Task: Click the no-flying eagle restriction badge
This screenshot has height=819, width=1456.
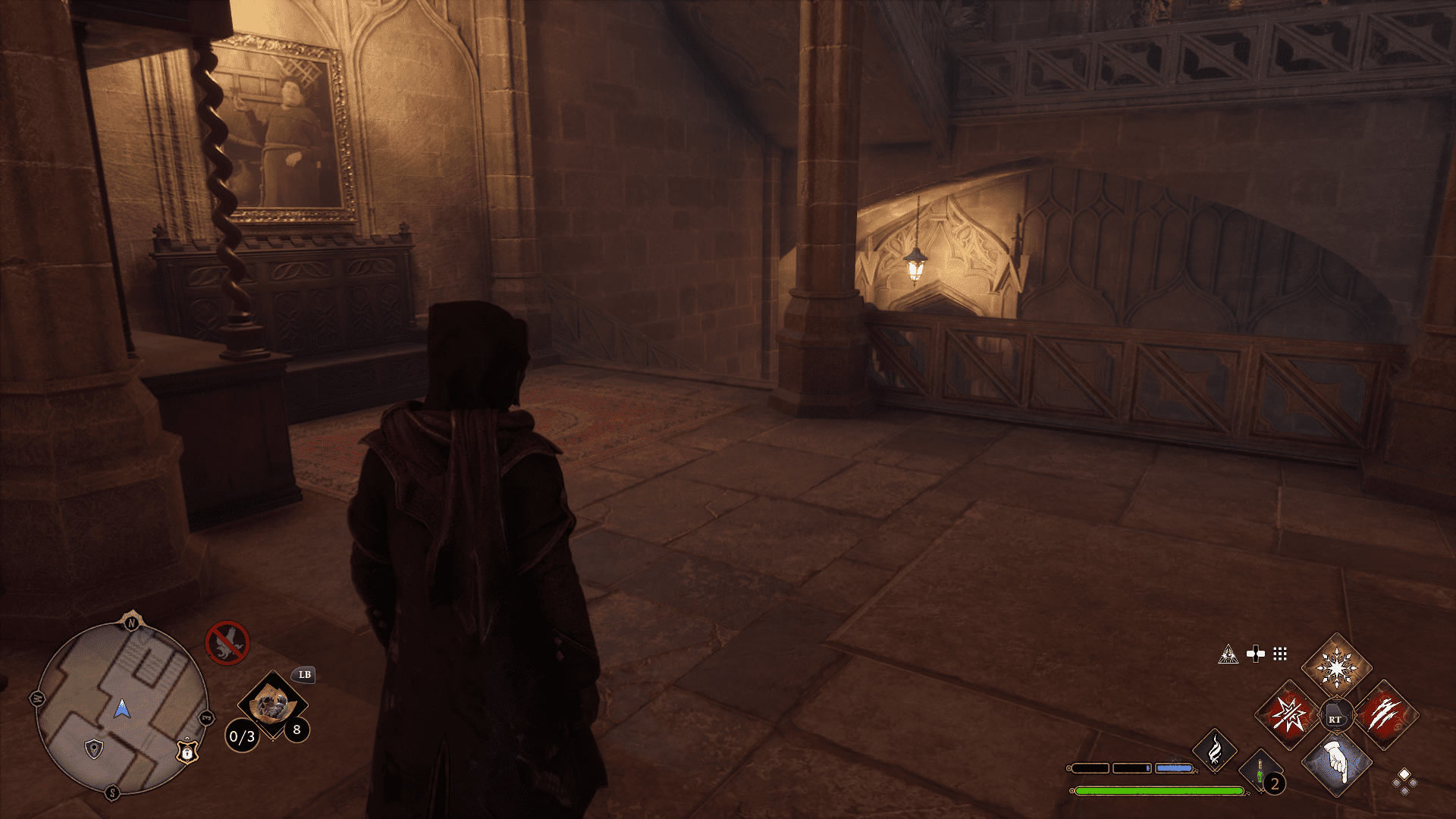Action: coord(229,641)
